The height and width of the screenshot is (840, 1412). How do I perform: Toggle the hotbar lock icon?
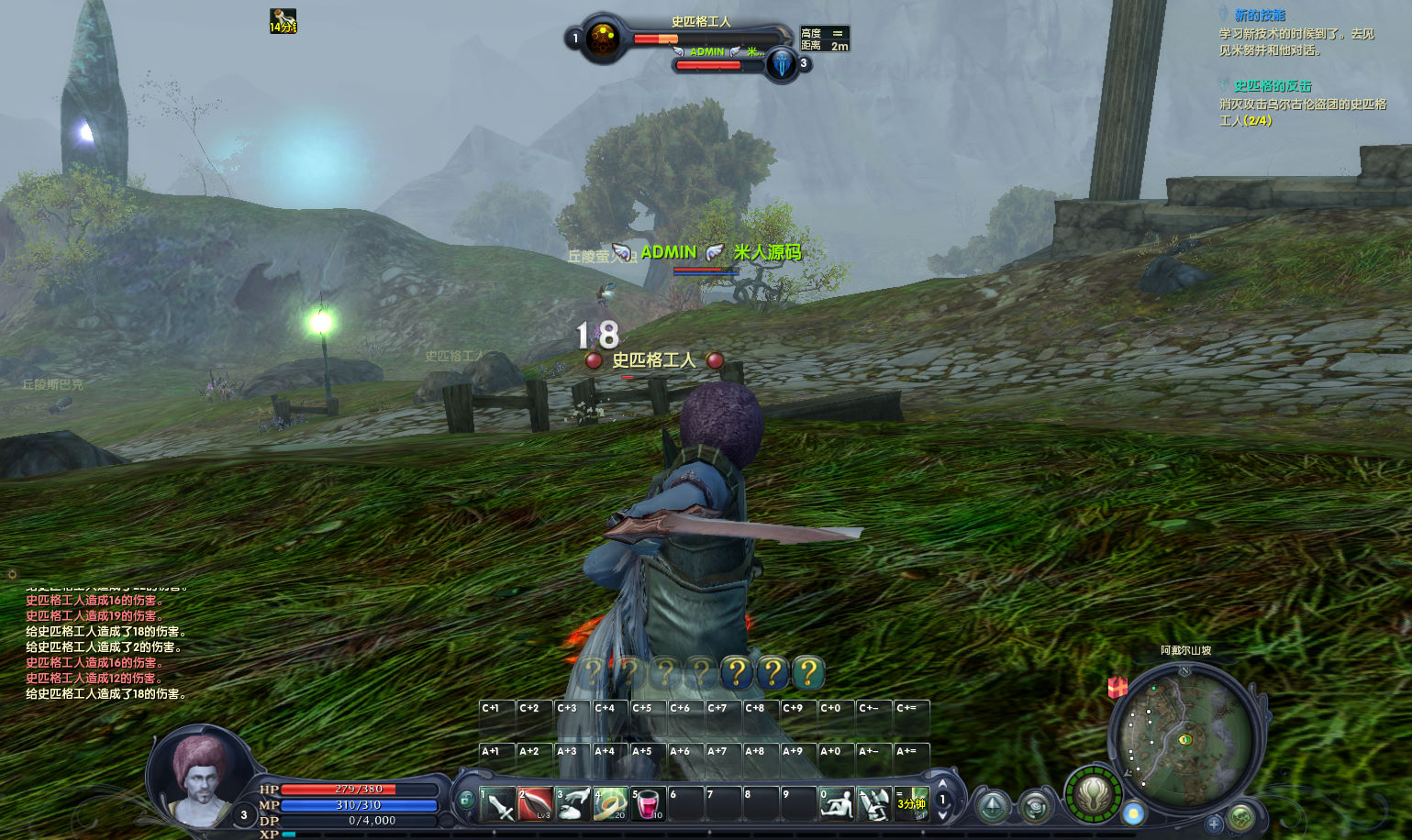466,800
